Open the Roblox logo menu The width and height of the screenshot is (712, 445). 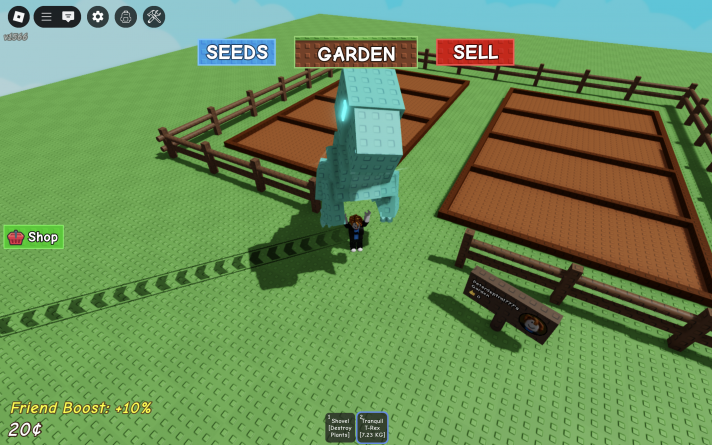(x=18, y=16)
